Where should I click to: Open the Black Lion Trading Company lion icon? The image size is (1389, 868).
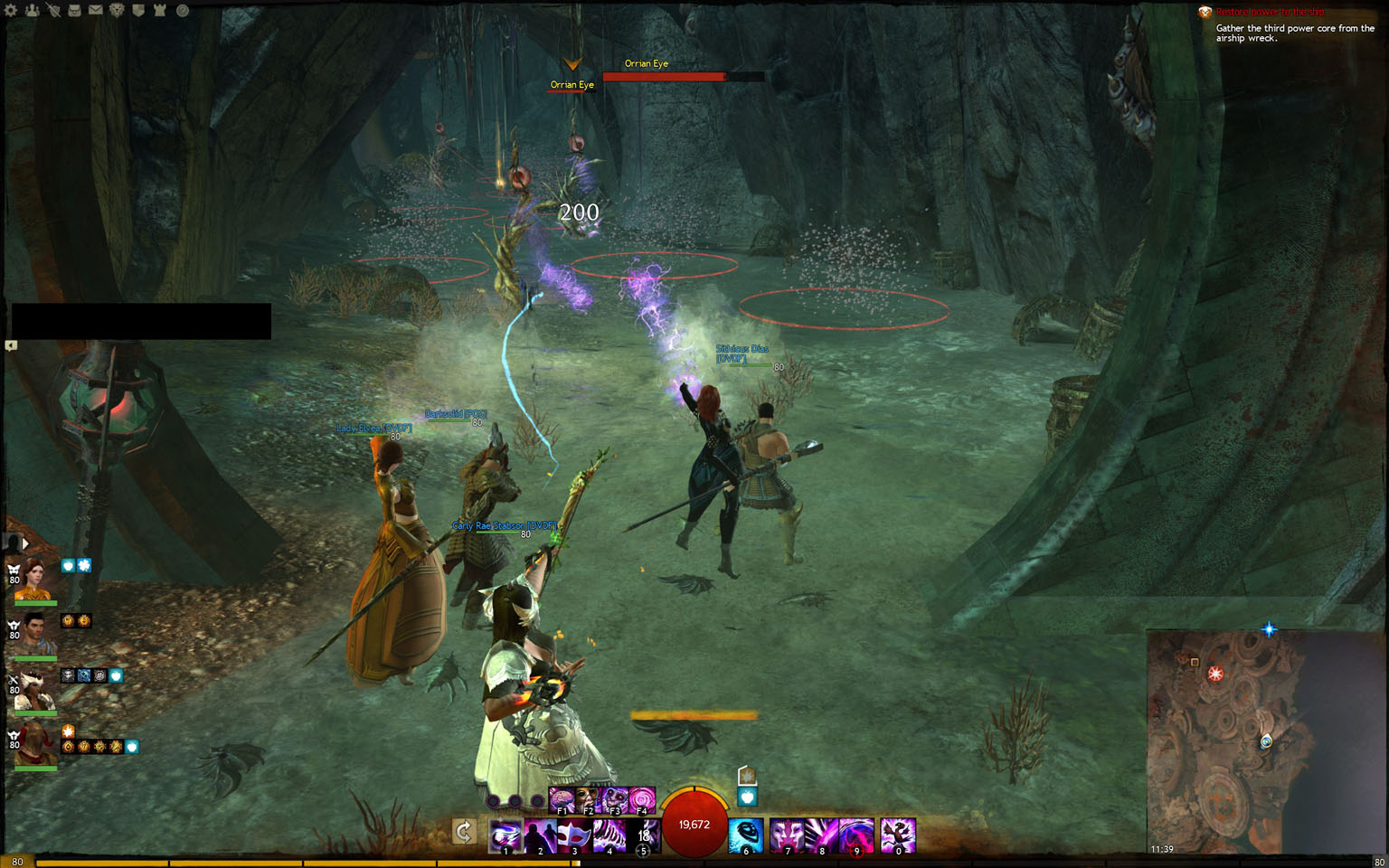click(x=117, y=11)
